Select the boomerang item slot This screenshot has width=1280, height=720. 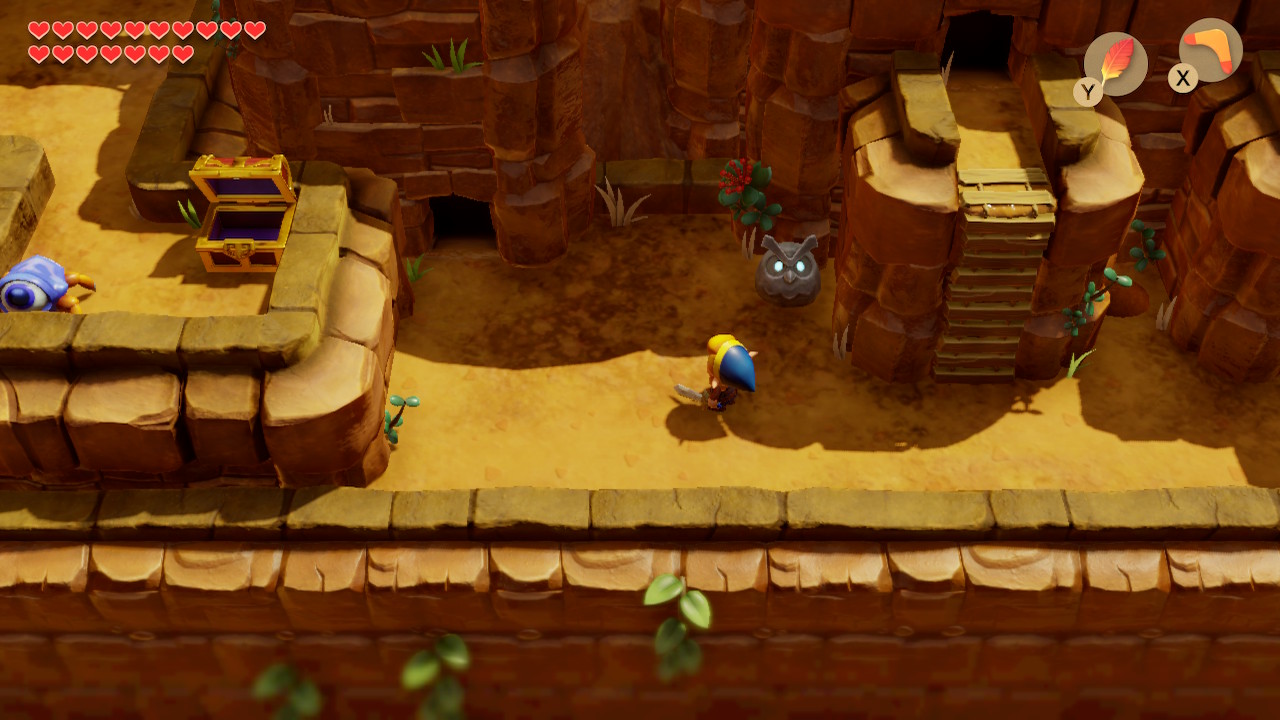[x=1210, y=50]
